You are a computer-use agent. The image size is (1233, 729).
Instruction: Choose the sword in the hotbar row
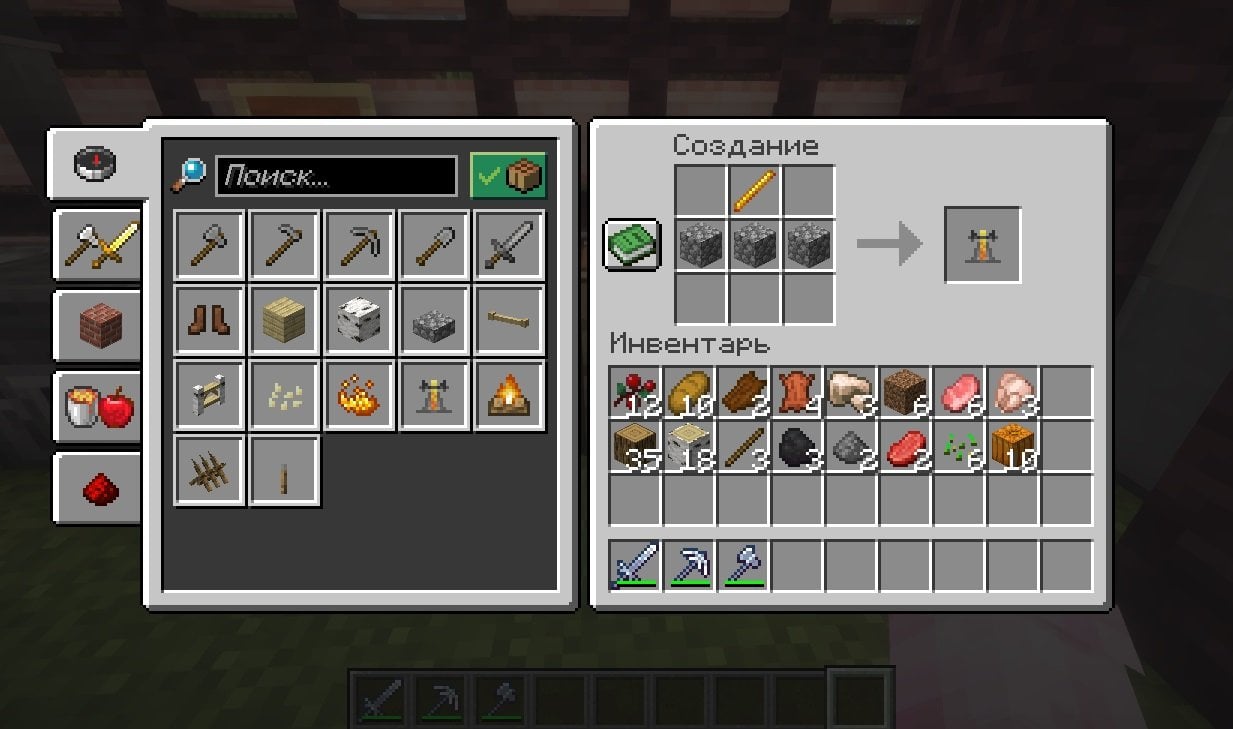[635, 565]
